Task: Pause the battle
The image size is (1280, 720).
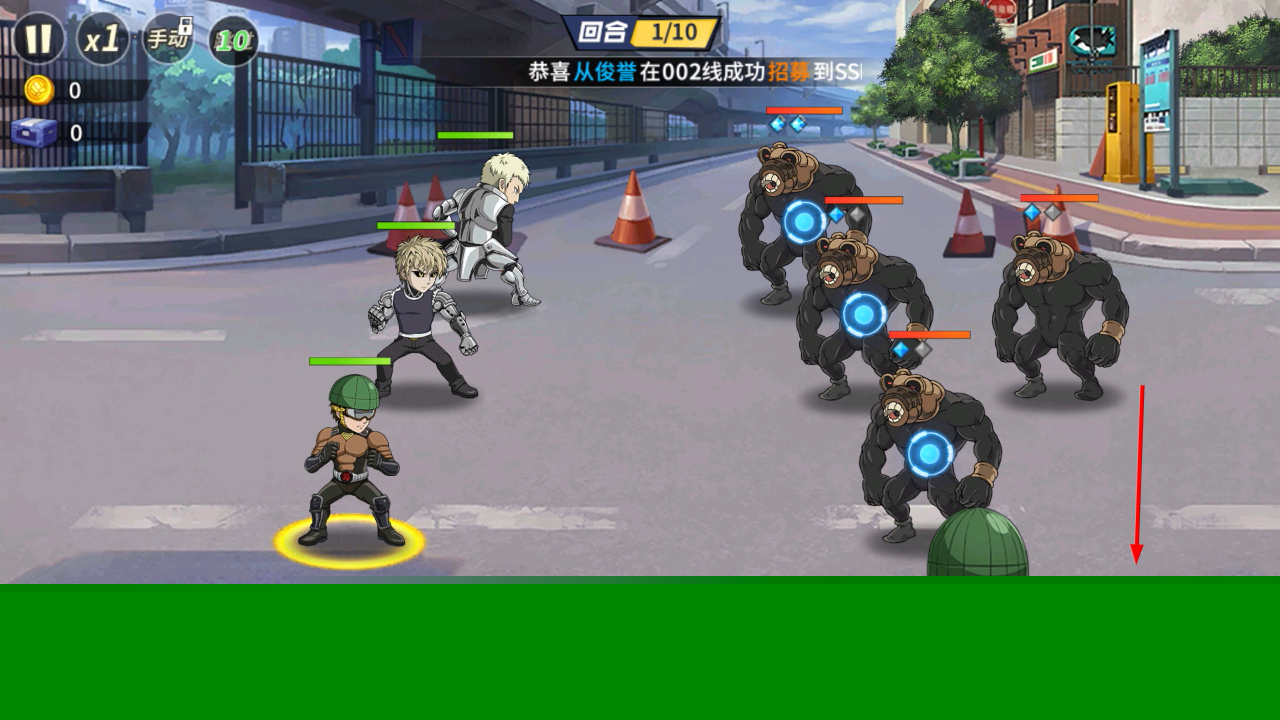Action: click(x=38, y=40)
